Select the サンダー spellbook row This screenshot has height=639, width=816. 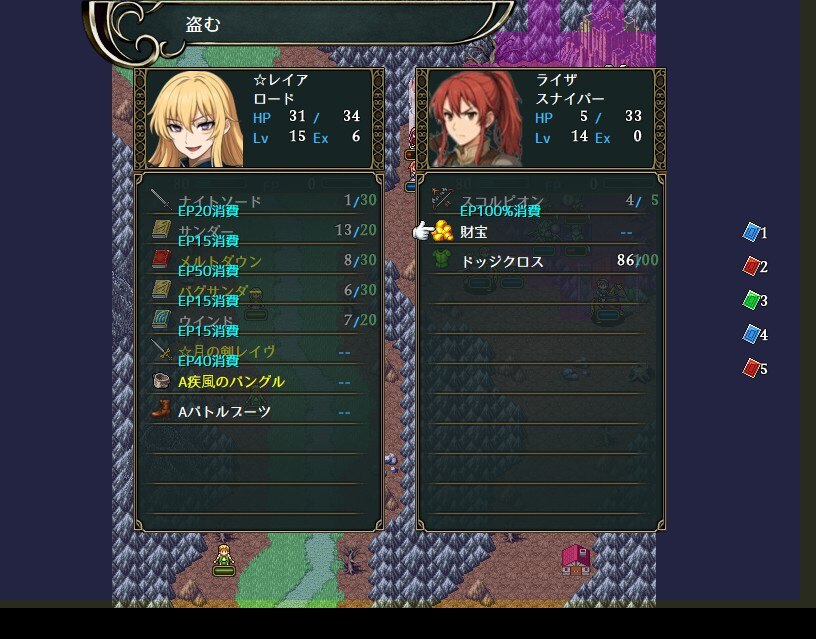click(x=205, y=231)
